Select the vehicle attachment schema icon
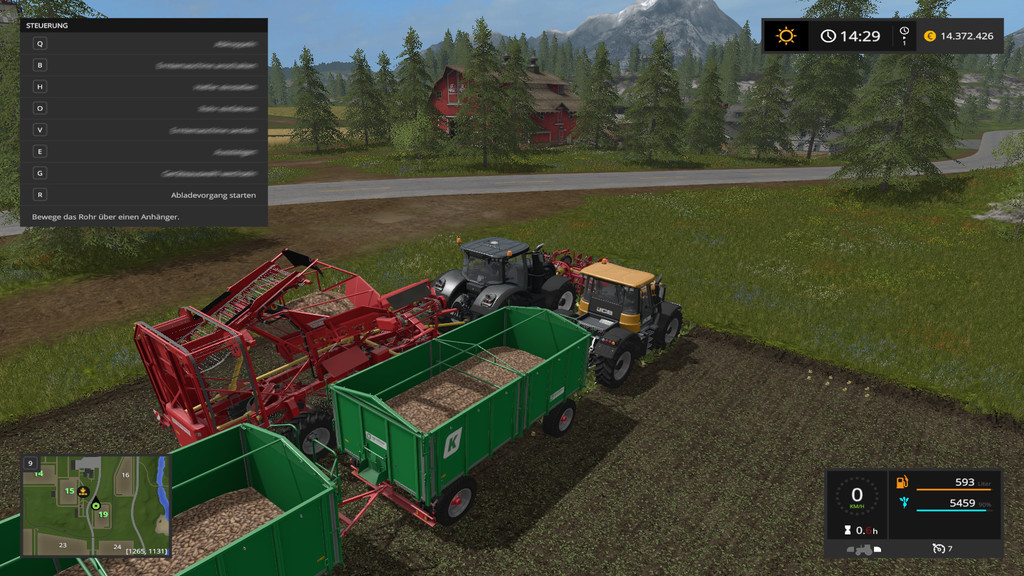This screenshot has height=576, width=1024. (x=863, y=549)
